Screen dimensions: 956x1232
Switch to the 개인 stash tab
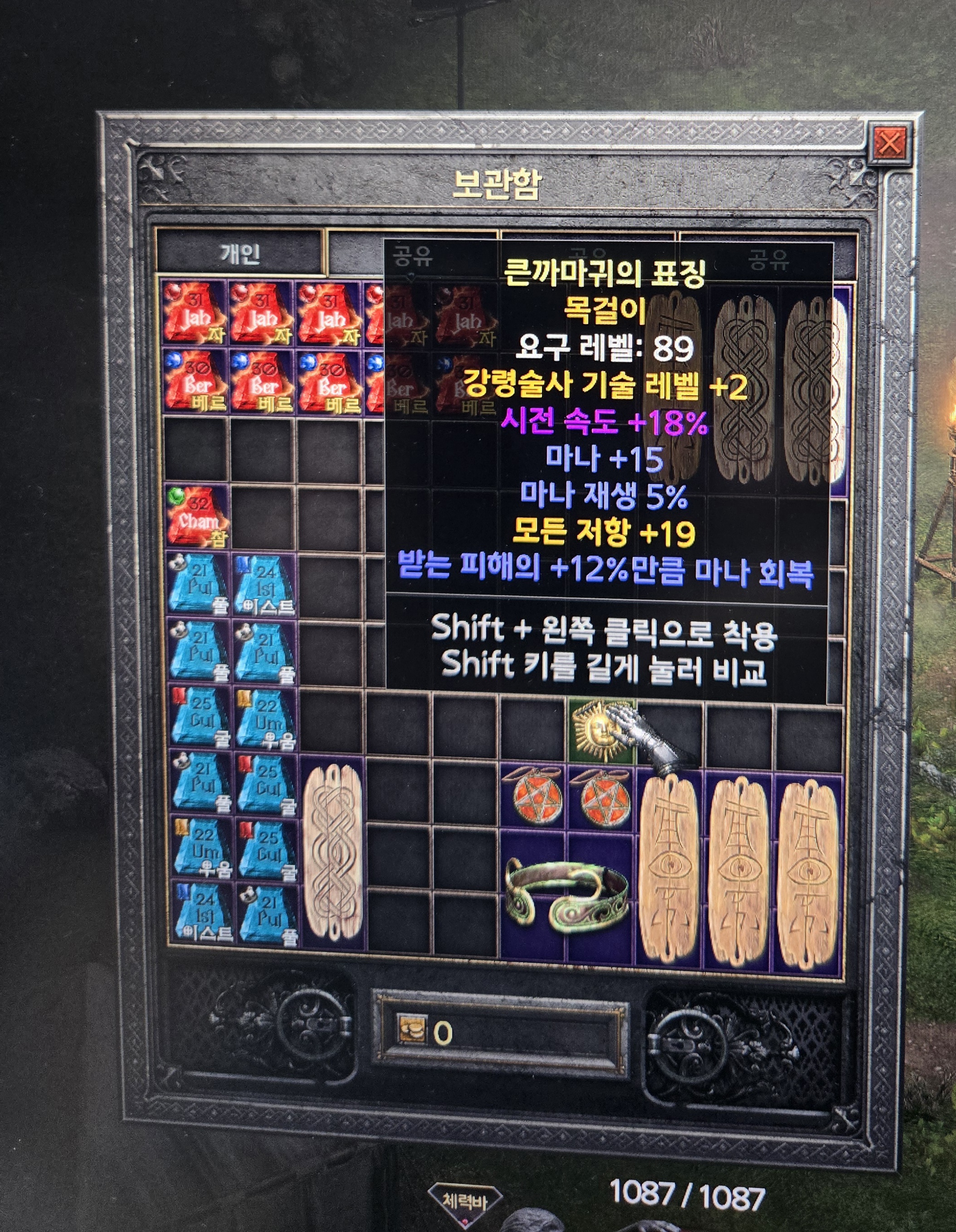(240, 254)
